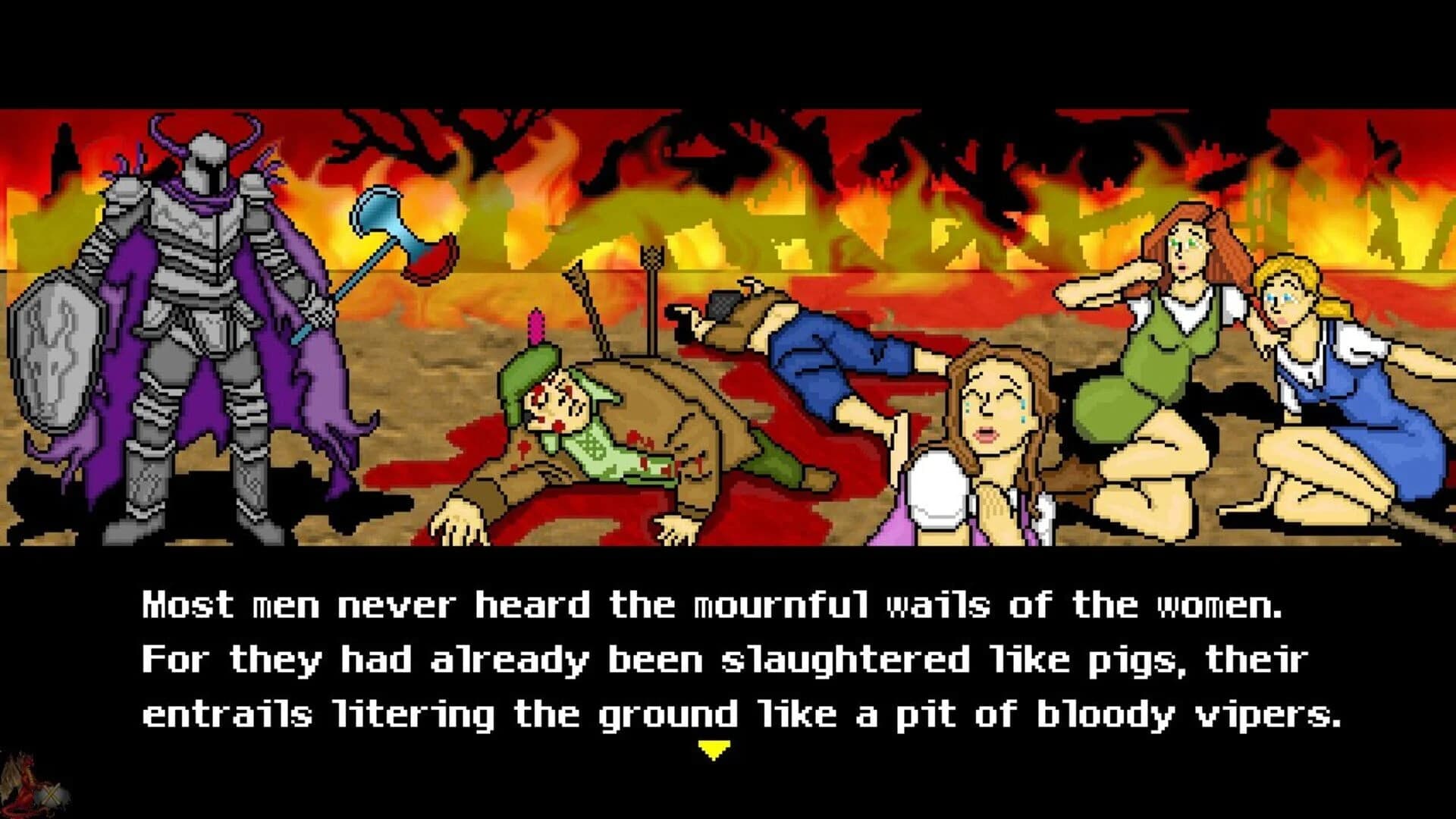The image size is (1456, 819).
Task: Select the red-haired woman in green dress
Action: point(1172,341)
